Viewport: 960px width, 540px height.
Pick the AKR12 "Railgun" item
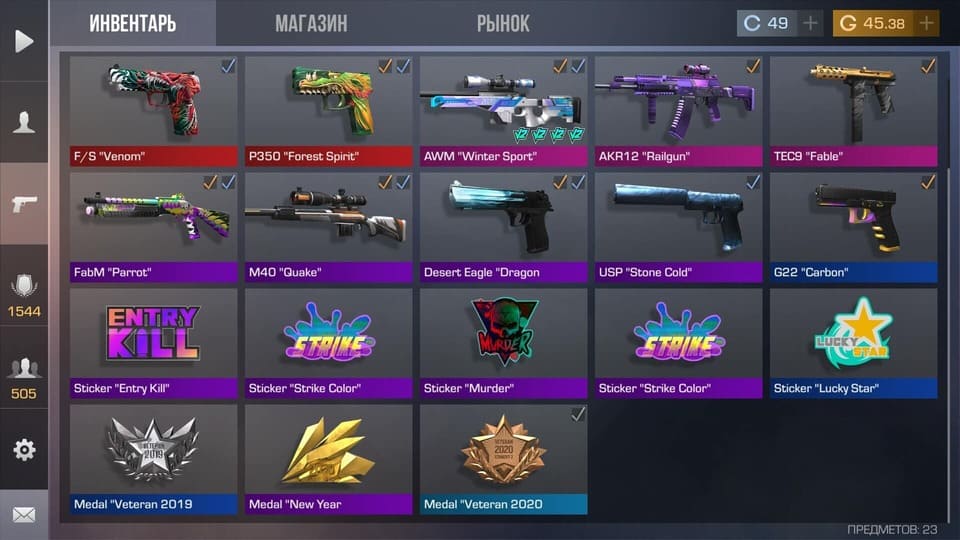pyautogui.click(x=678, y=110)
